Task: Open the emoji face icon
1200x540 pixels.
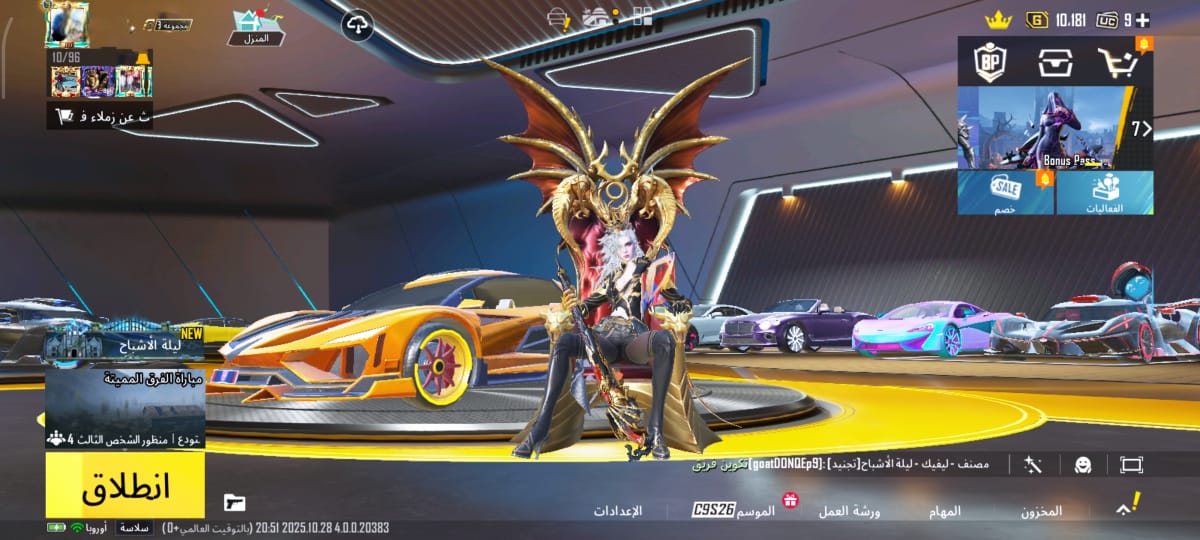Action: pyautogui.click(x=1082, y=465)
